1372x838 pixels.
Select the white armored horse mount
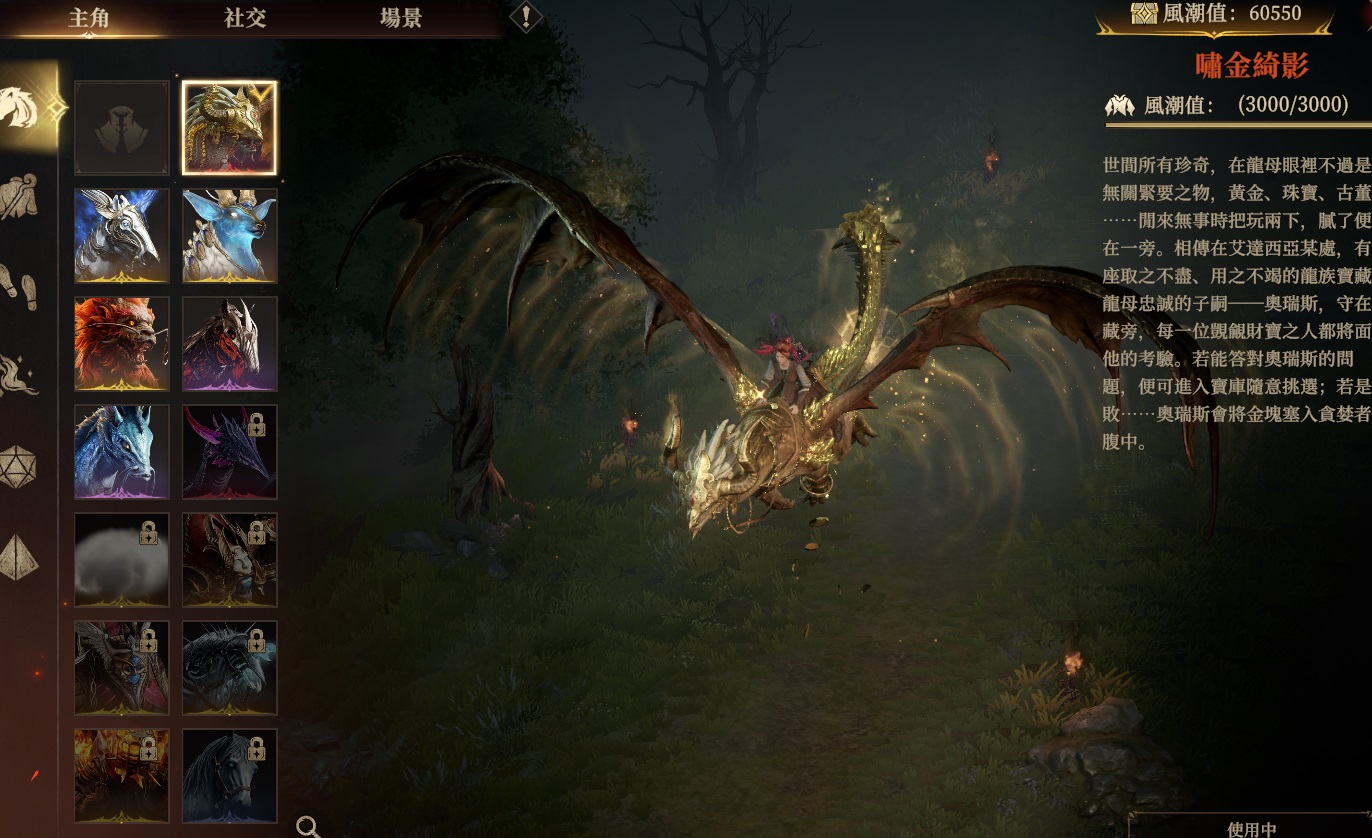pyautogui.click(x=122, y=236)
